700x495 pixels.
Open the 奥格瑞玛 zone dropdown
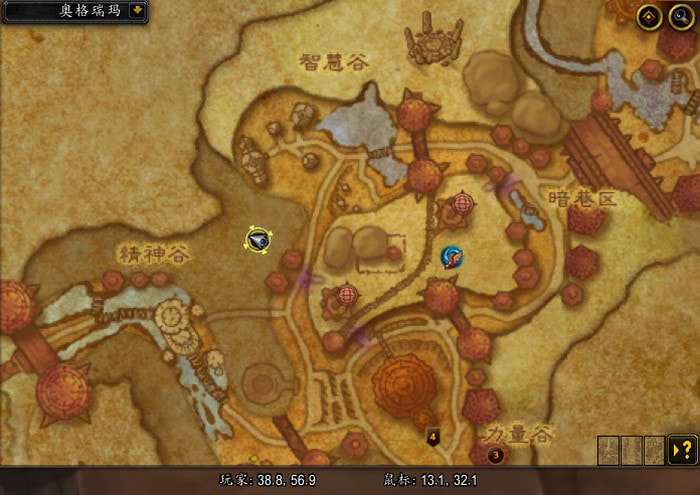(136, 11)
